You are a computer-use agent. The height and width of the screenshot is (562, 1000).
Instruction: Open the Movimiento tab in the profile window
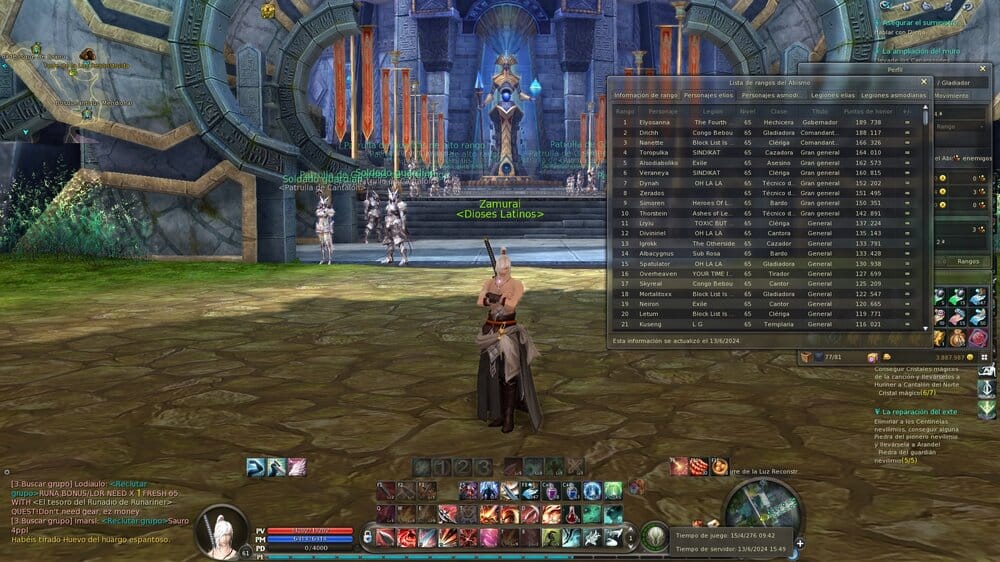(950, 96)
